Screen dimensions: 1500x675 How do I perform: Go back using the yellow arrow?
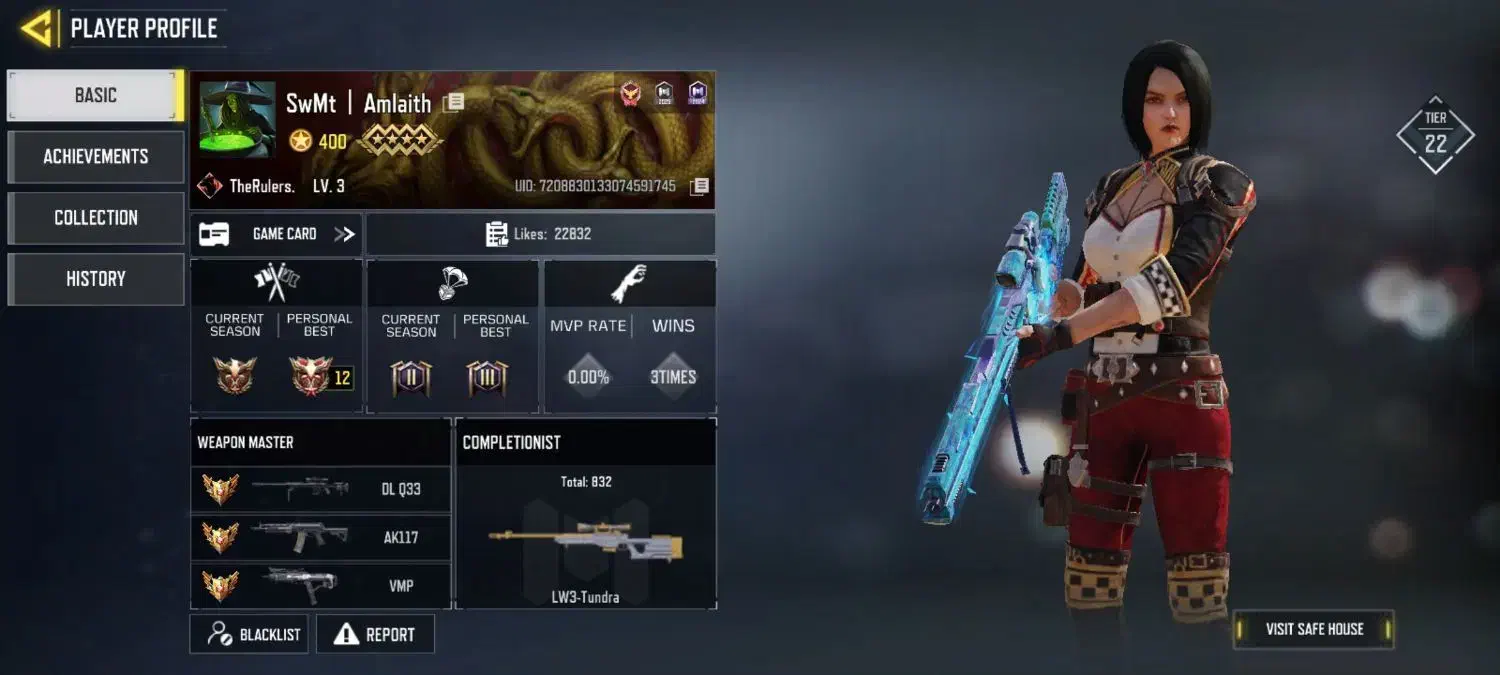click(37, 28)
